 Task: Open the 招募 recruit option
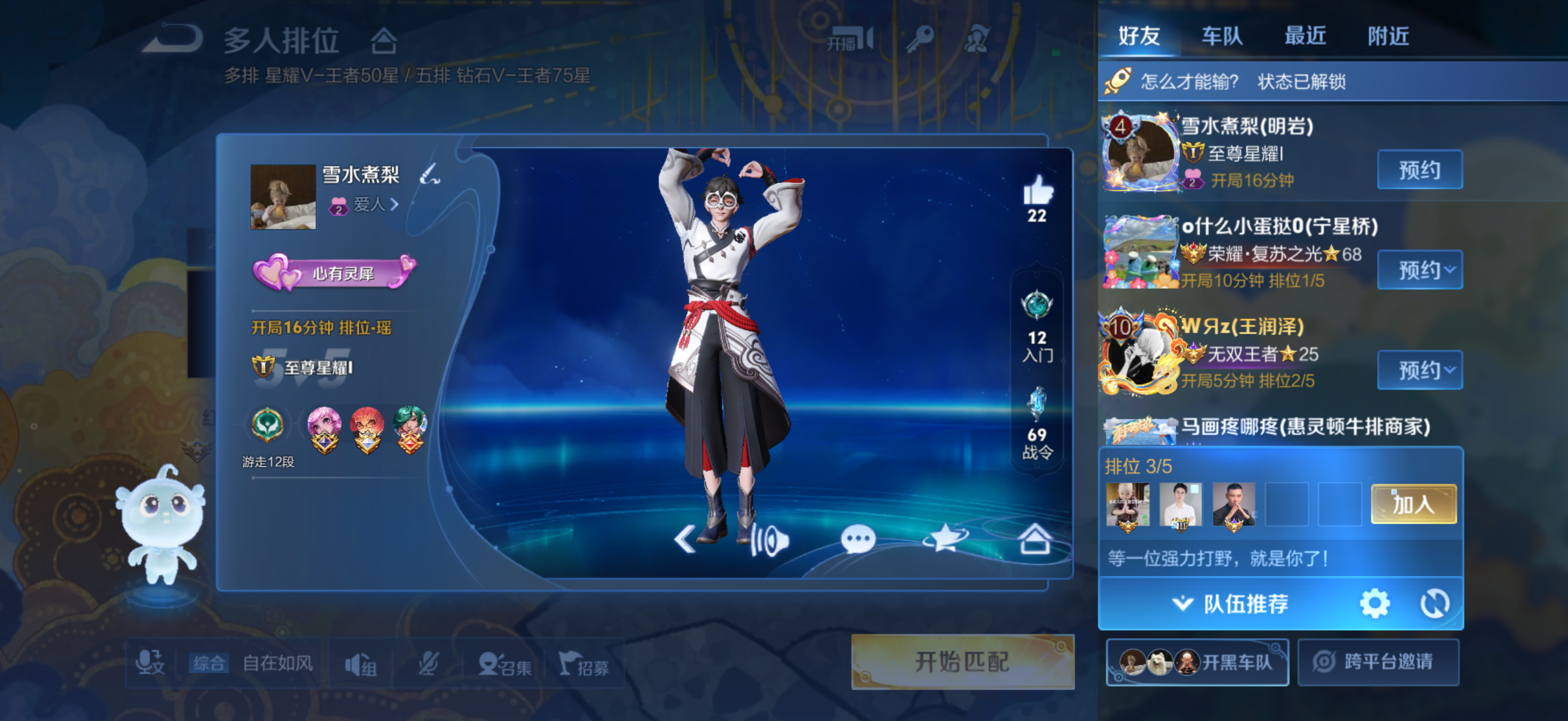point(584,664)
